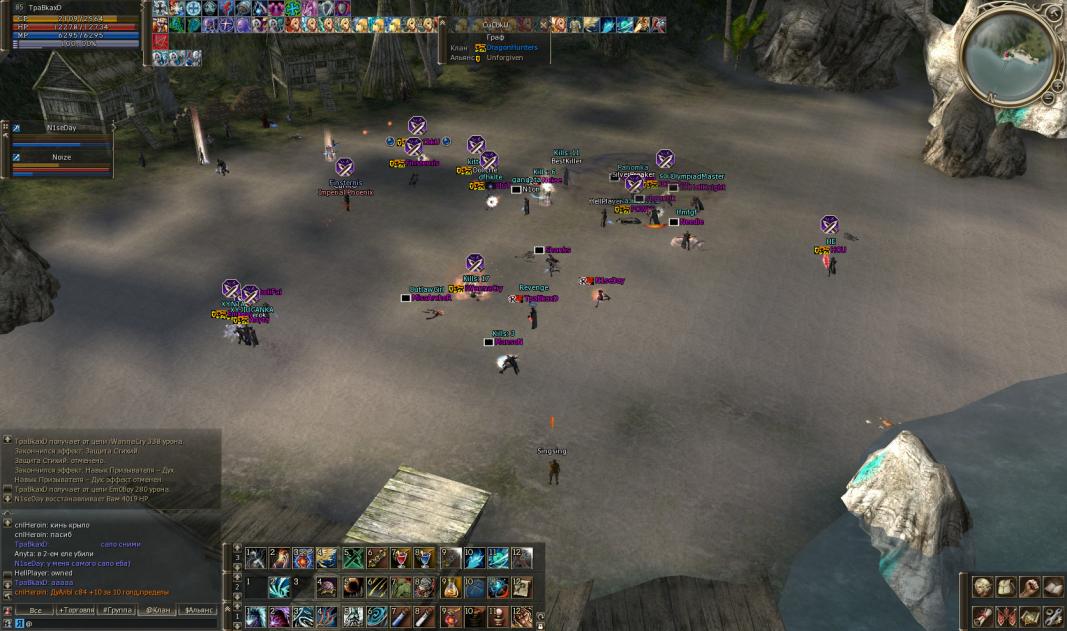Screen dimensions: 1067x631
Task: Activate the dark ring vortex skill
Action: [353, 587]
